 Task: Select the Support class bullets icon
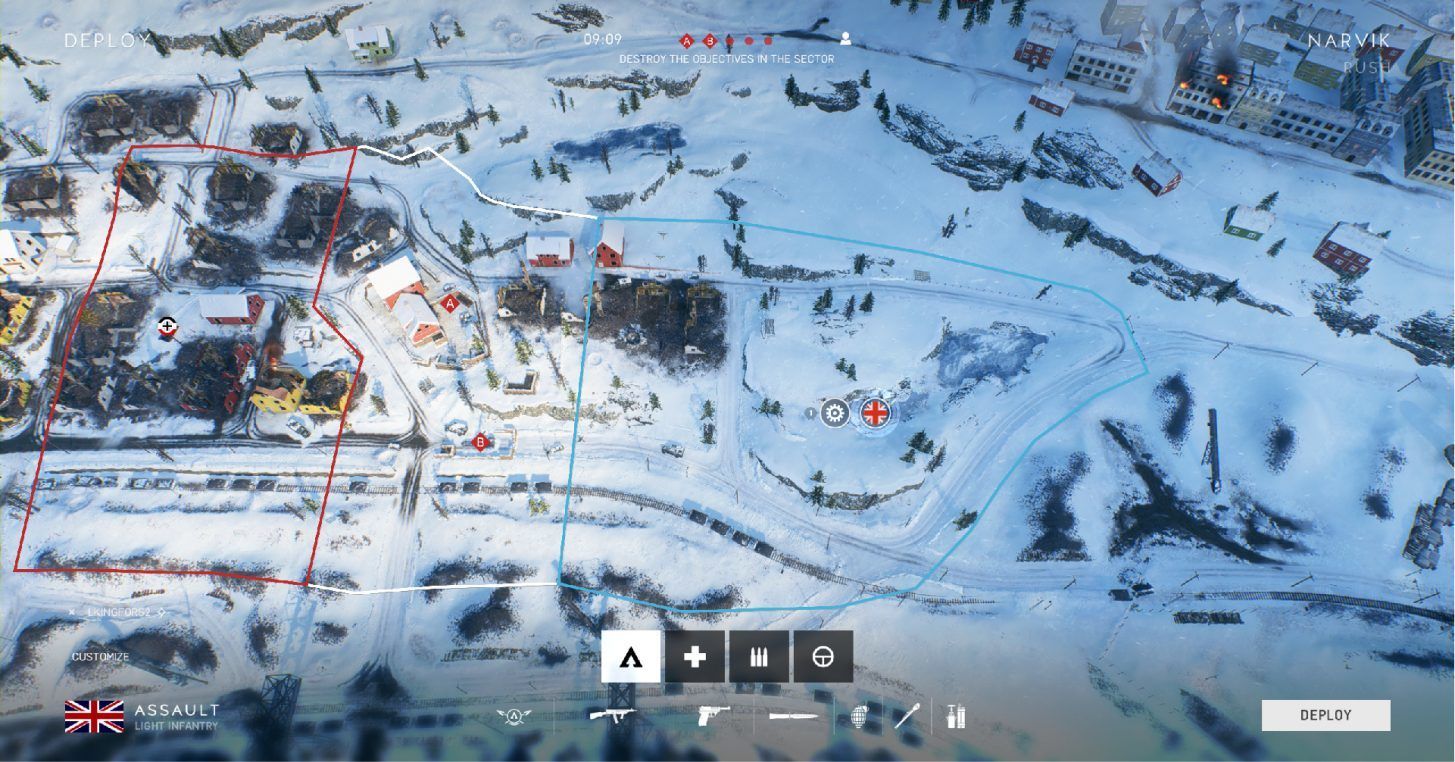coord(759,656)
